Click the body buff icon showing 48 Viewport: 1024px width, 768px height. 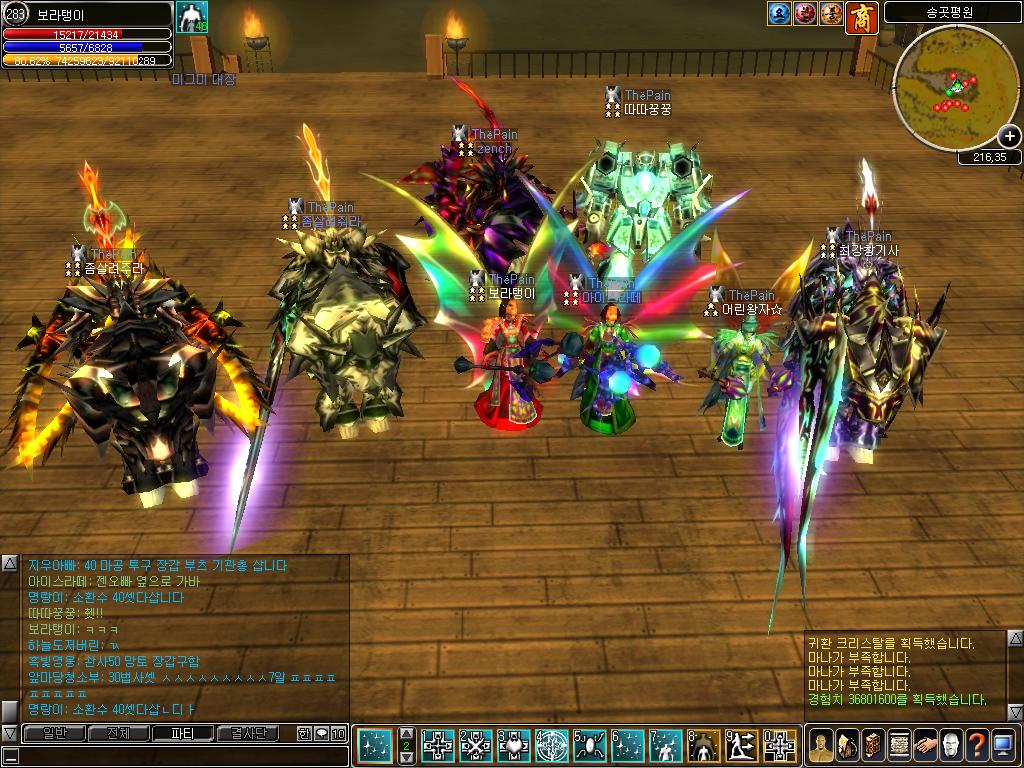coord(191,17)
